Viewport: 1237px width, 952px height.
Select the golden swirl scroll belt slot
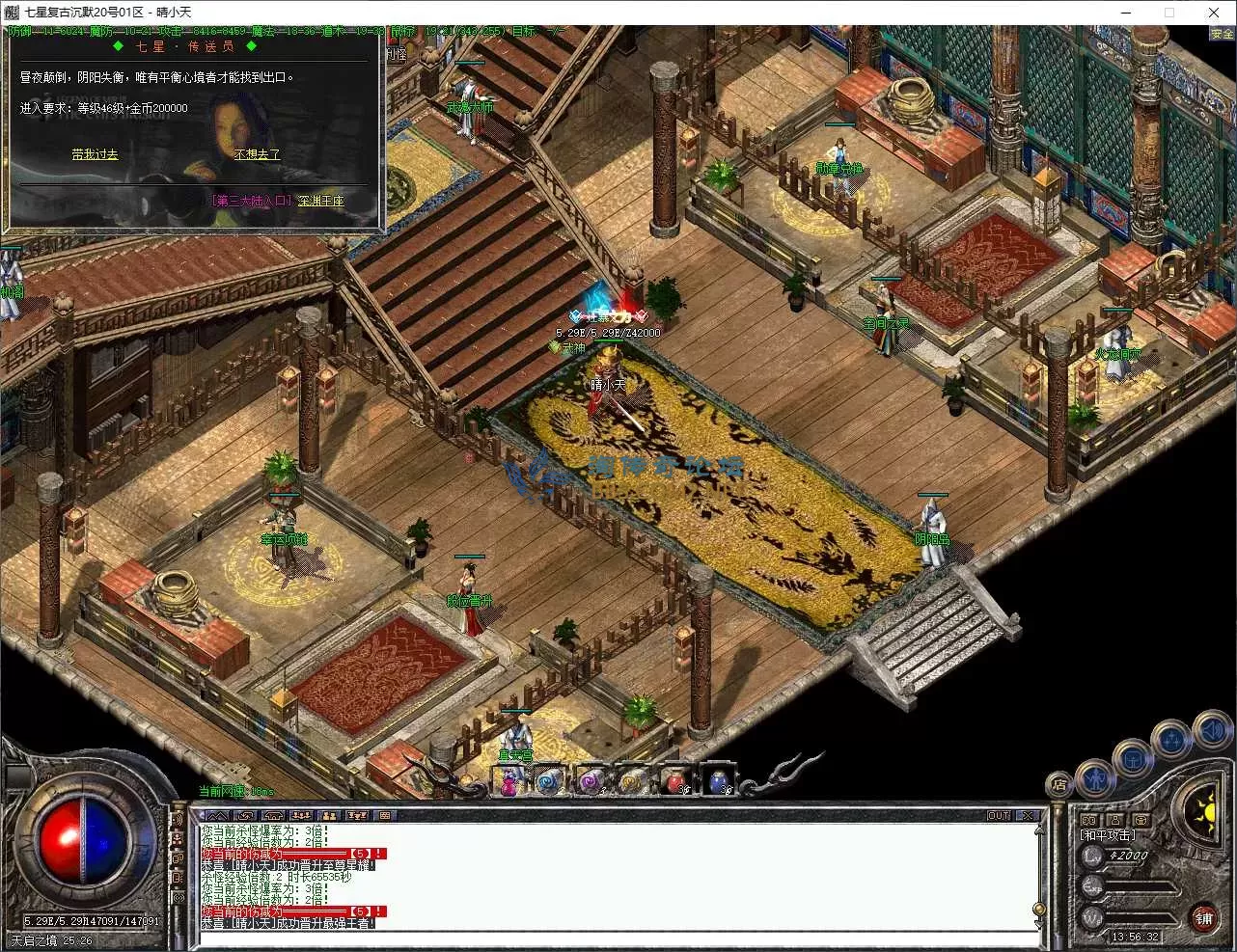point(634,780)
